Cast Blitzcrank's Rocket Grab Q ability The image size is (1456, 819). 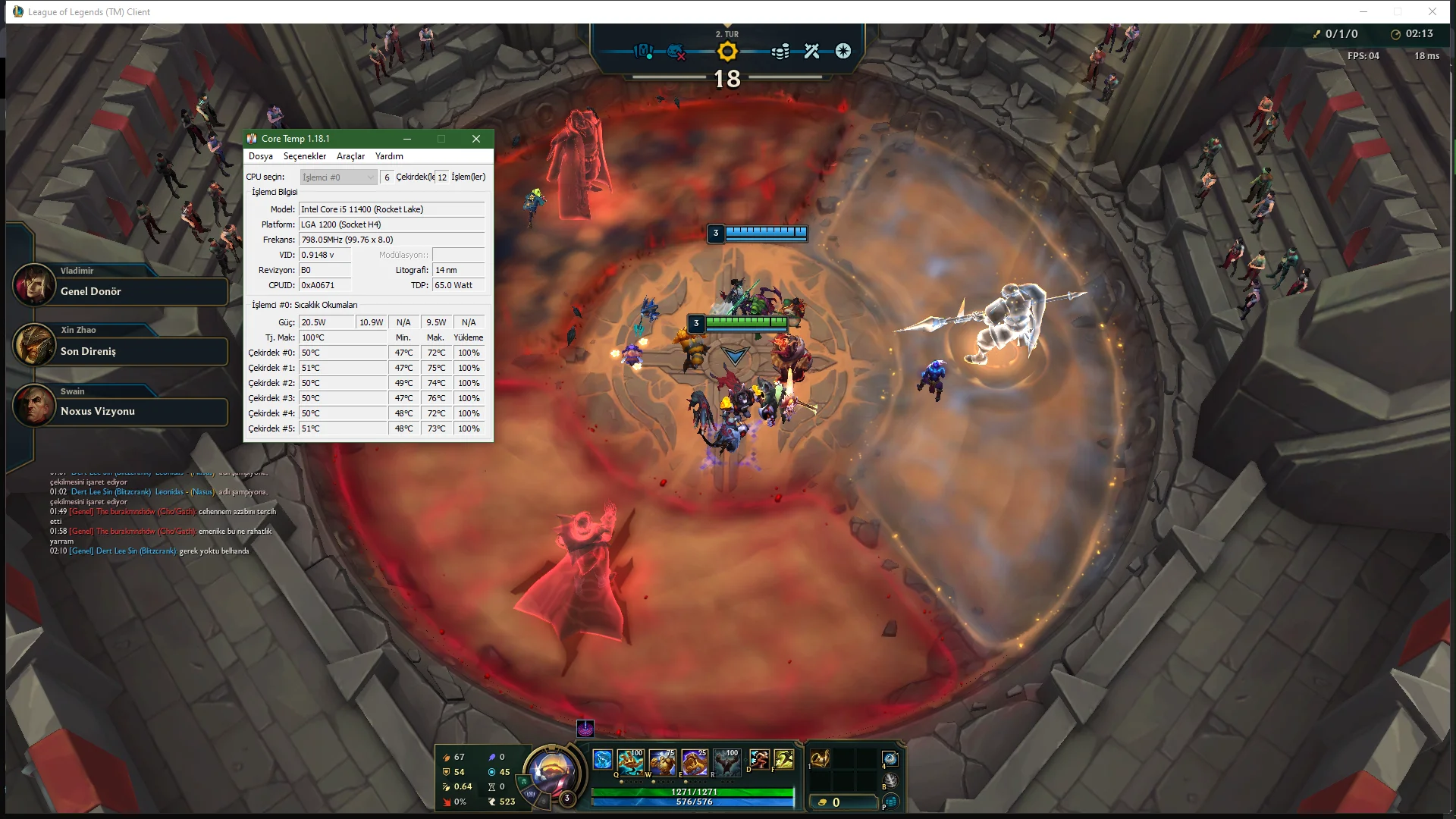(630, 762)
